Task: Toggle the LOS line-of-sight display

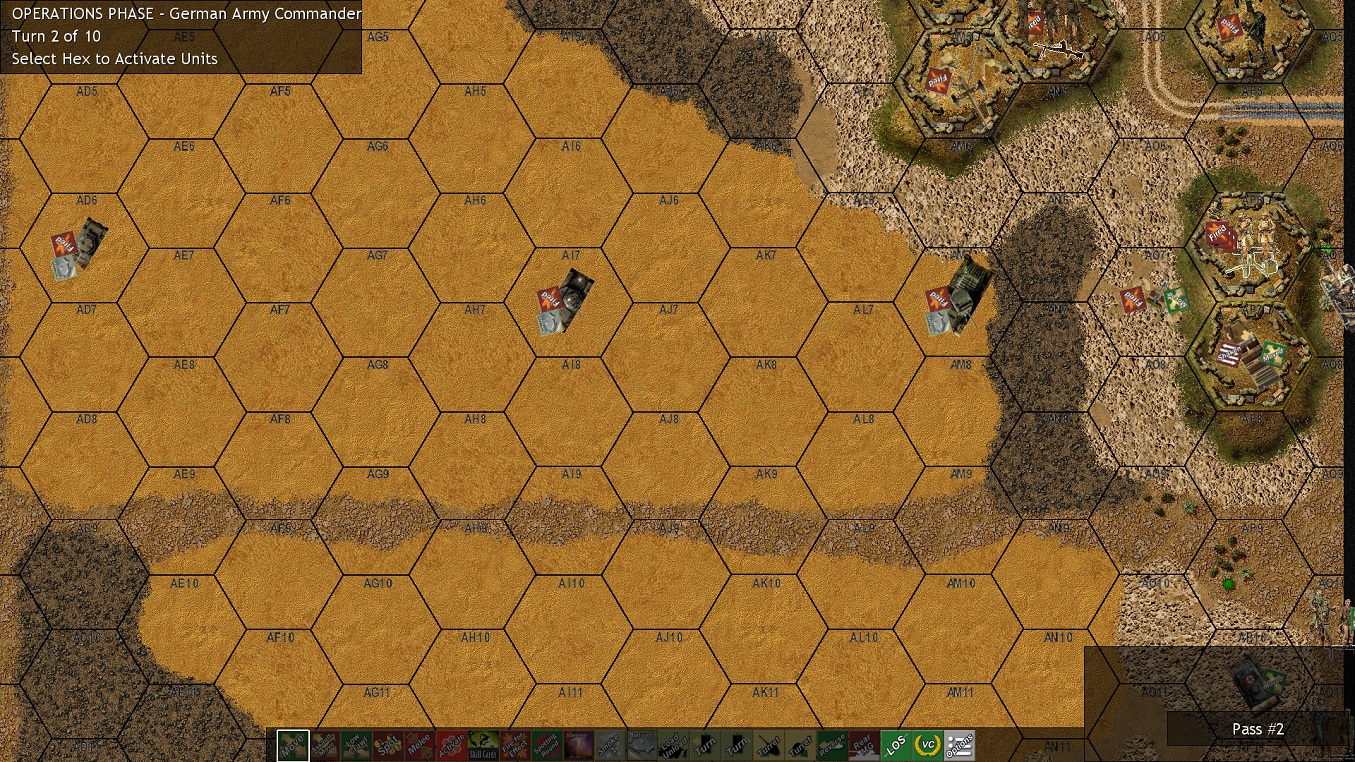Action: tap(898, 744)
